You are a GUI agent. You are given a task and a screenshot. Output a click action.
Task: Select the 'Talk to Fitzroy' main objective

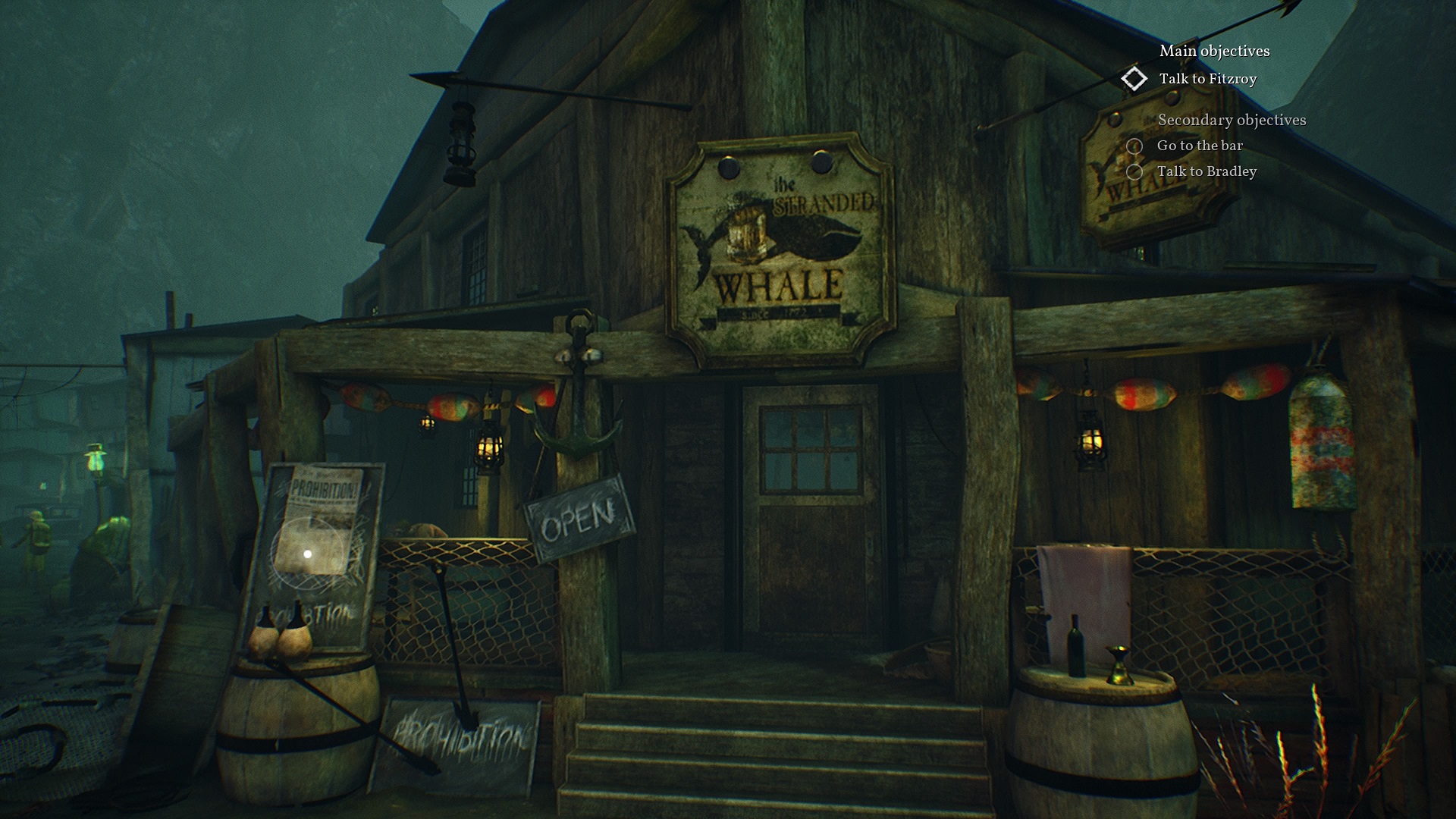1207,79
